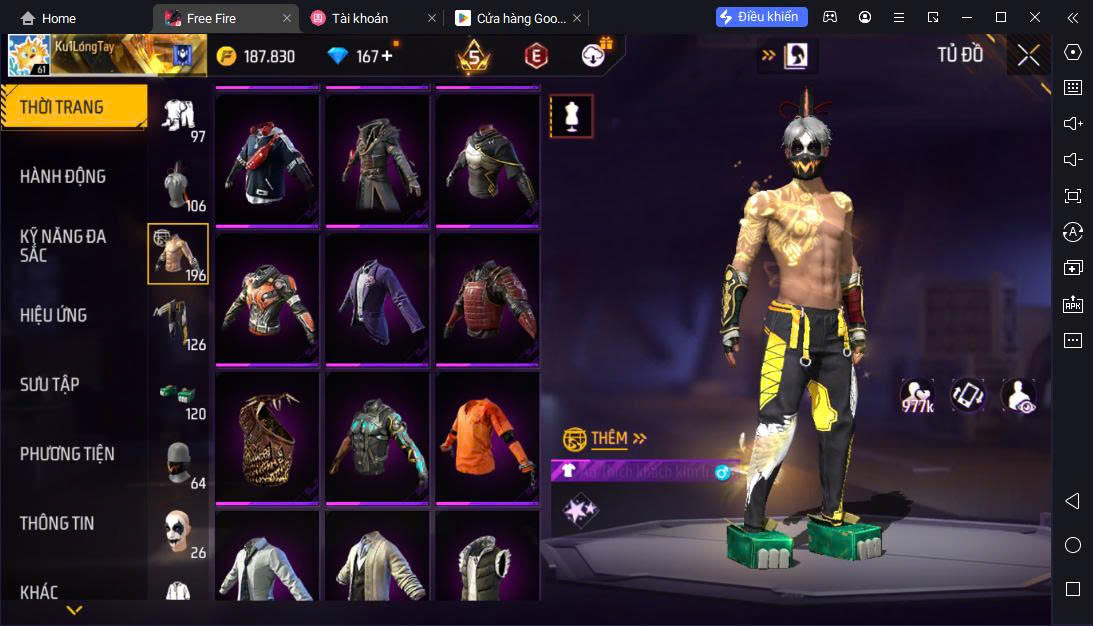Close the wardrobe with the X button

click(x=1028, y=56)
